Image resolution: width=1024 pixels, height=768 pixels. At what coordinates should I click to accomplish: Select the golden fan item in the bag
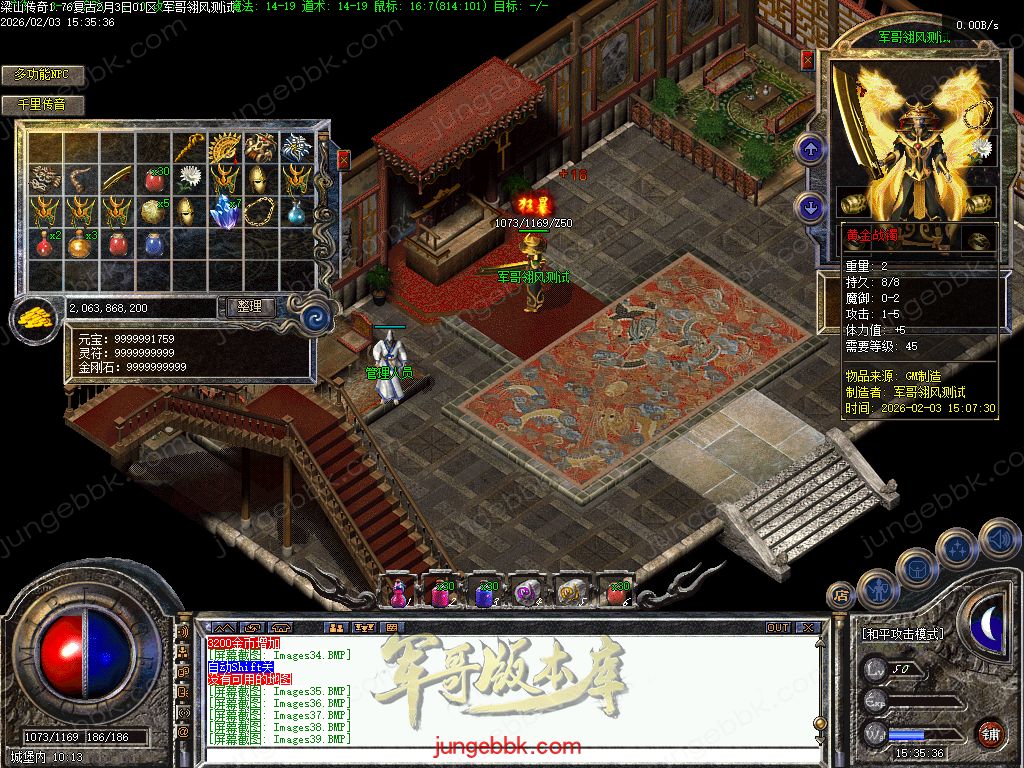(224, 149)
